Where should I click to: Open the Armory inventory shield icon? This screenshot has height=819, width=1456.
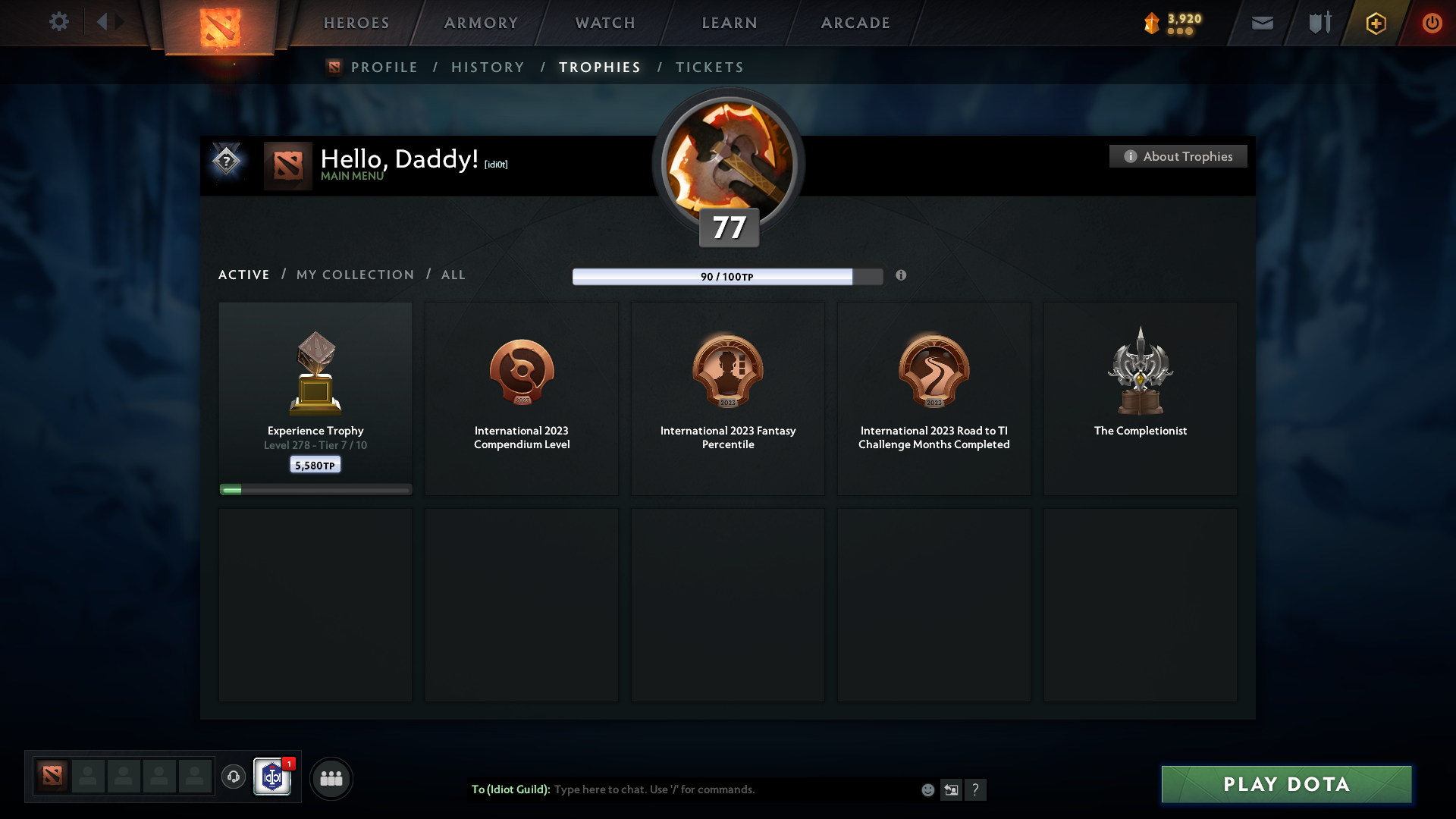pyautogui.click(x=1319, y=23)
